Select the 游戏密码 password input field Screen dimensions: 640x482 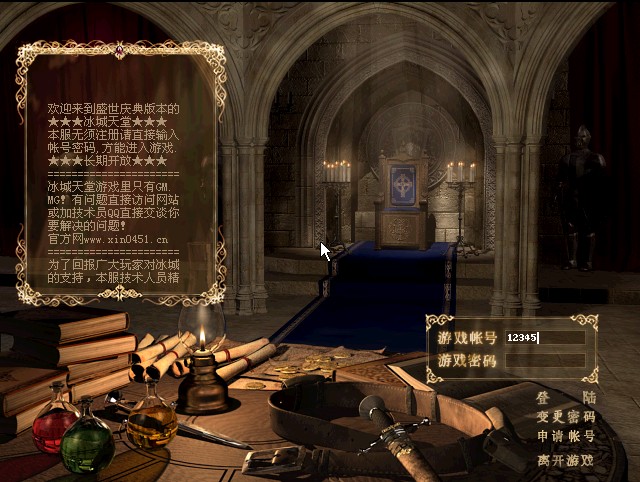pyautogui.click(x=545, y=360)
